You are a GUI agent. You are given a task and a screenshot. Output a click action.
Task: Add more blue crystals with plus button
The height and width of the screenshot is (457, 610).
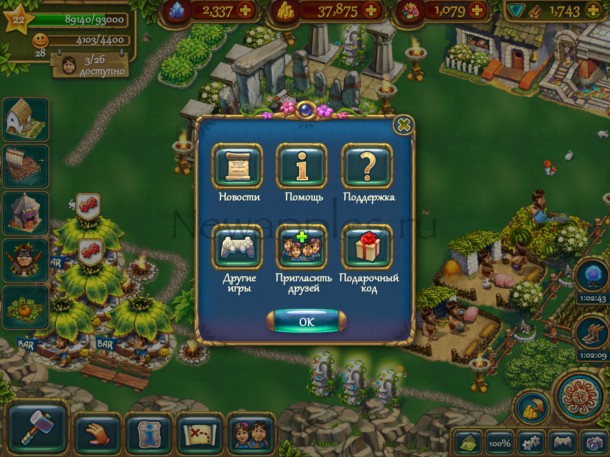coord(246,11)
